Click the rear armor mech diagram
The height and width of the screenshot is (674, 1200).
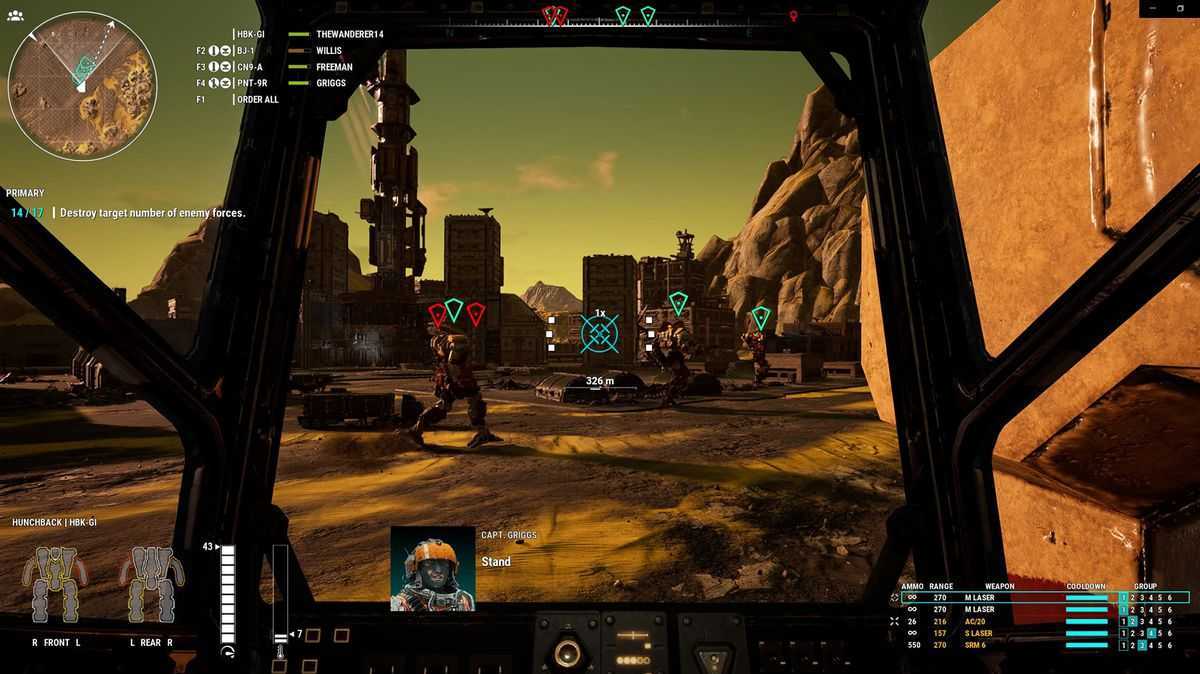(x=151, y=585)
